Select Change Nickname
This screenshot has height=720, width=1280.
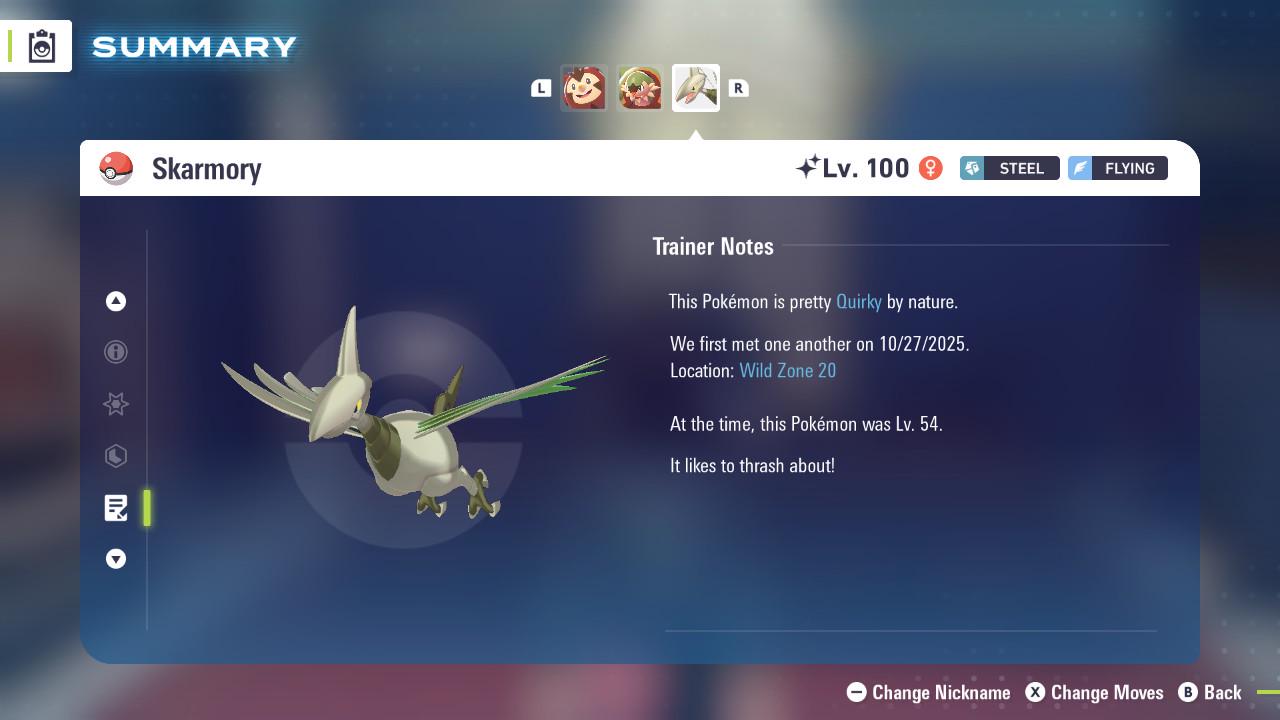[928, 692]
